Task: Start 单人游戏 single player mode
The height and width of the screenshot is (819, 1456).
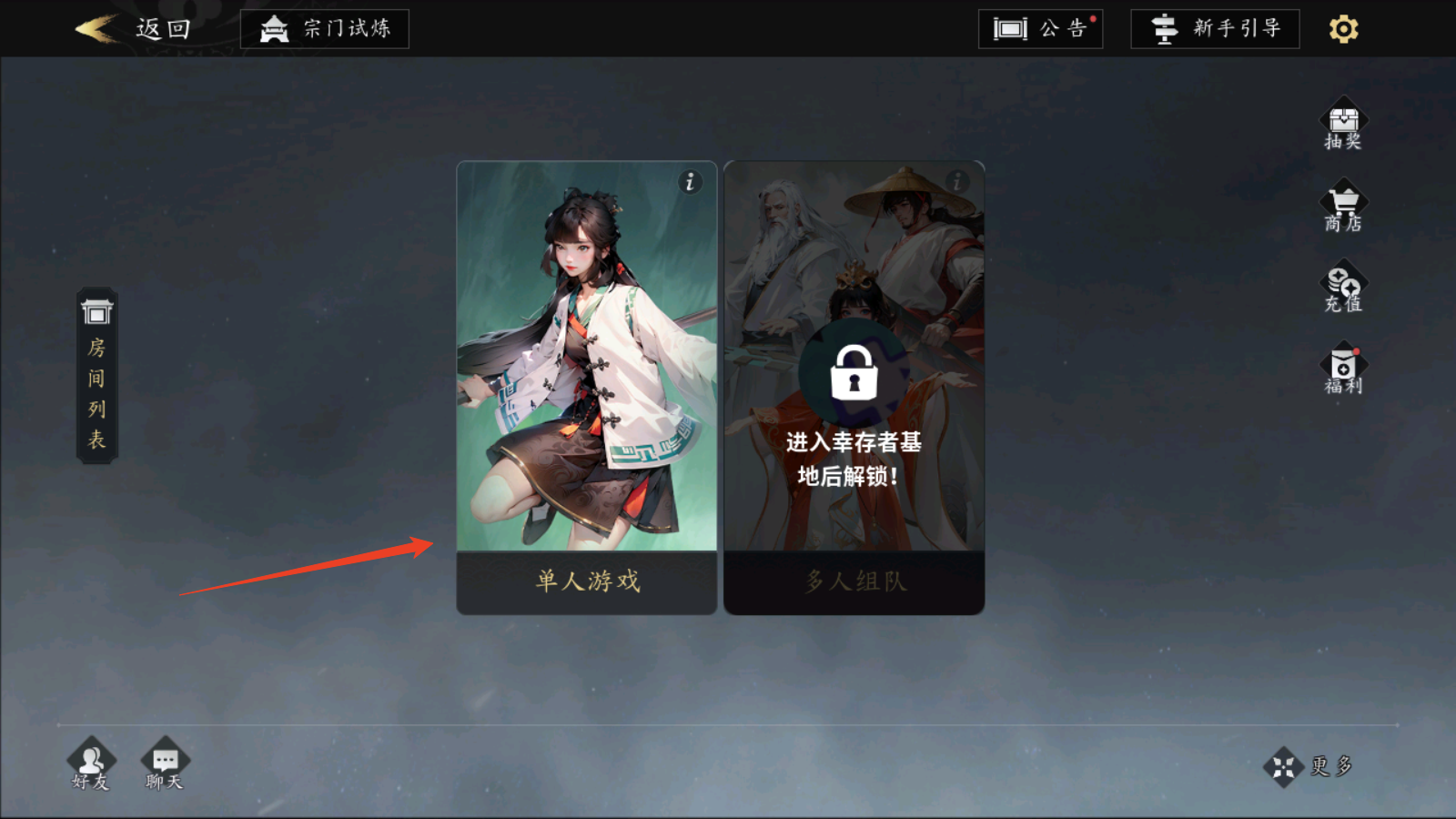Action: pos(587,582)
